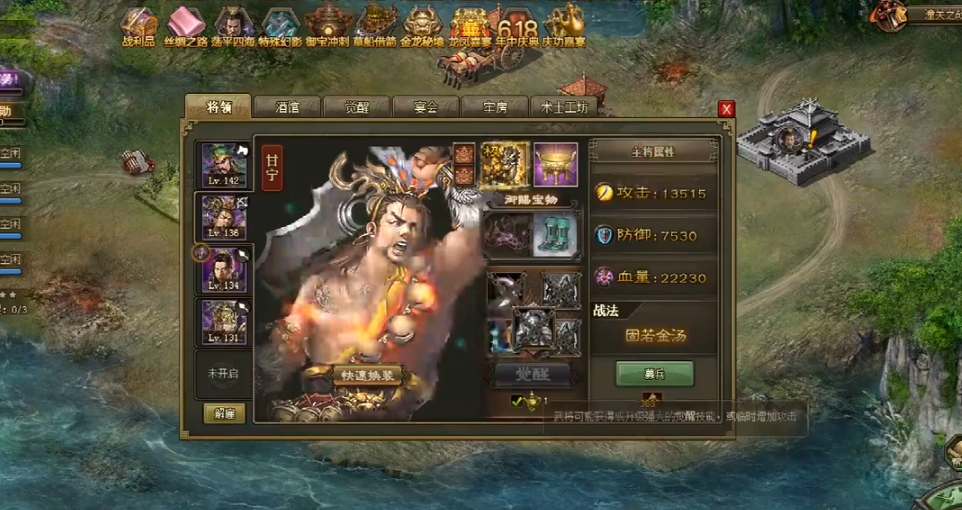Select the Lv. 142 general portrait

[x=223, y=164]
